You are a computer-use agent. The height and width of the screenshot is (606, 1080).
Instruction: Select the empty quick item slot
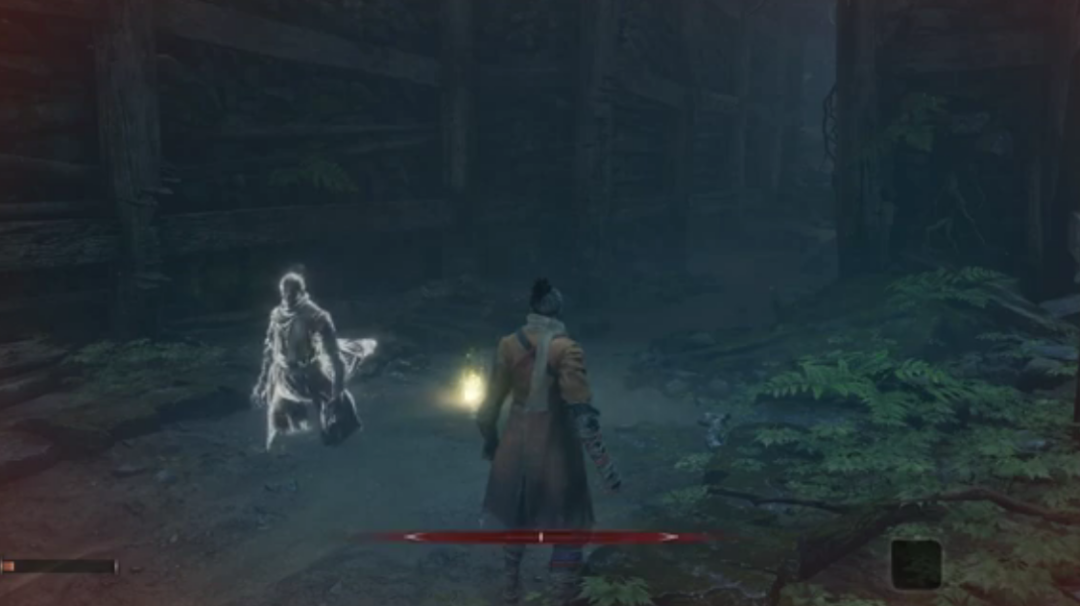pos(916,564)
